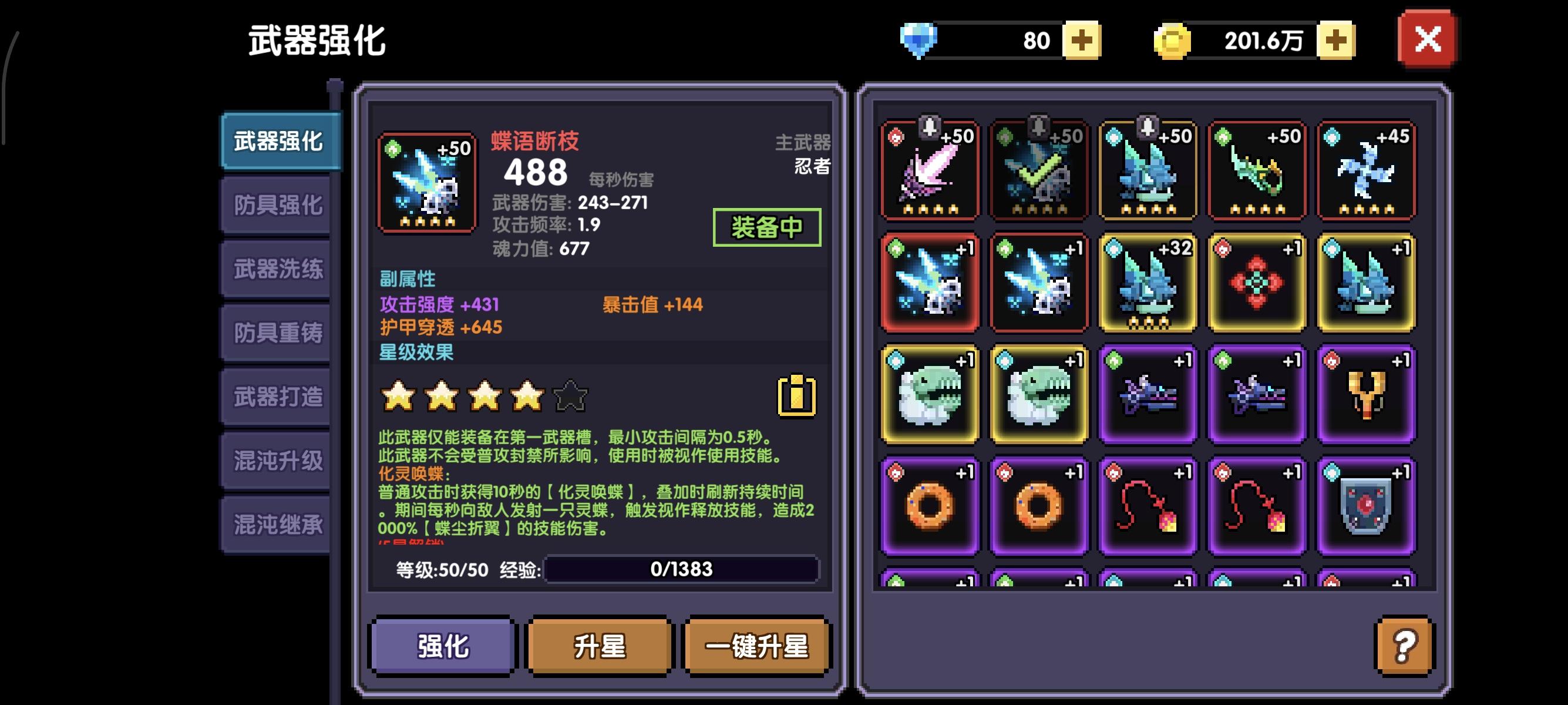
Task: Select a green fish item in inventory
Action: click(930, 393)
